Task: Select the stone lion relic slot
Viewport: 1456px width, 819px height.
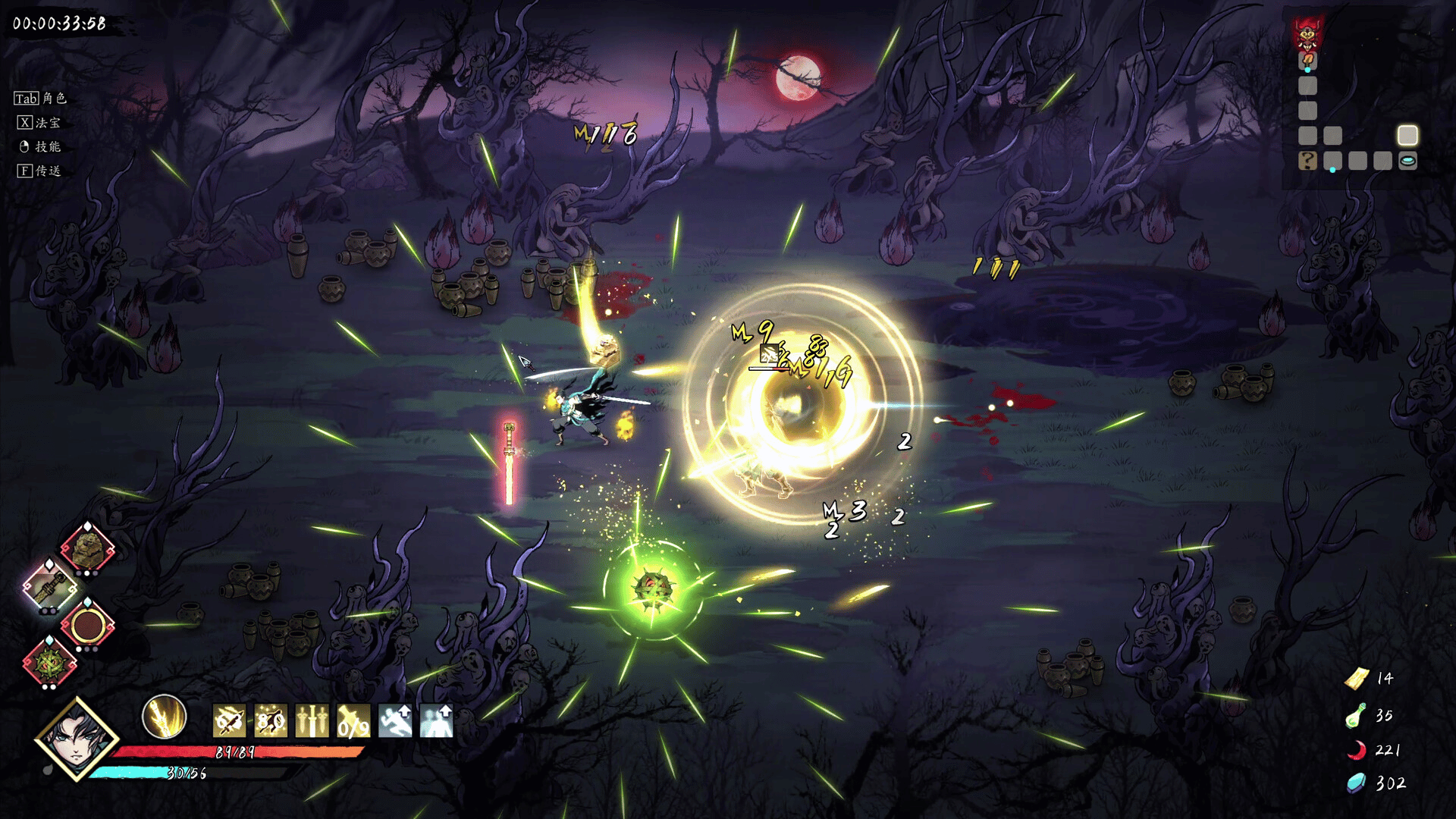Action: (x=87, y=548)
